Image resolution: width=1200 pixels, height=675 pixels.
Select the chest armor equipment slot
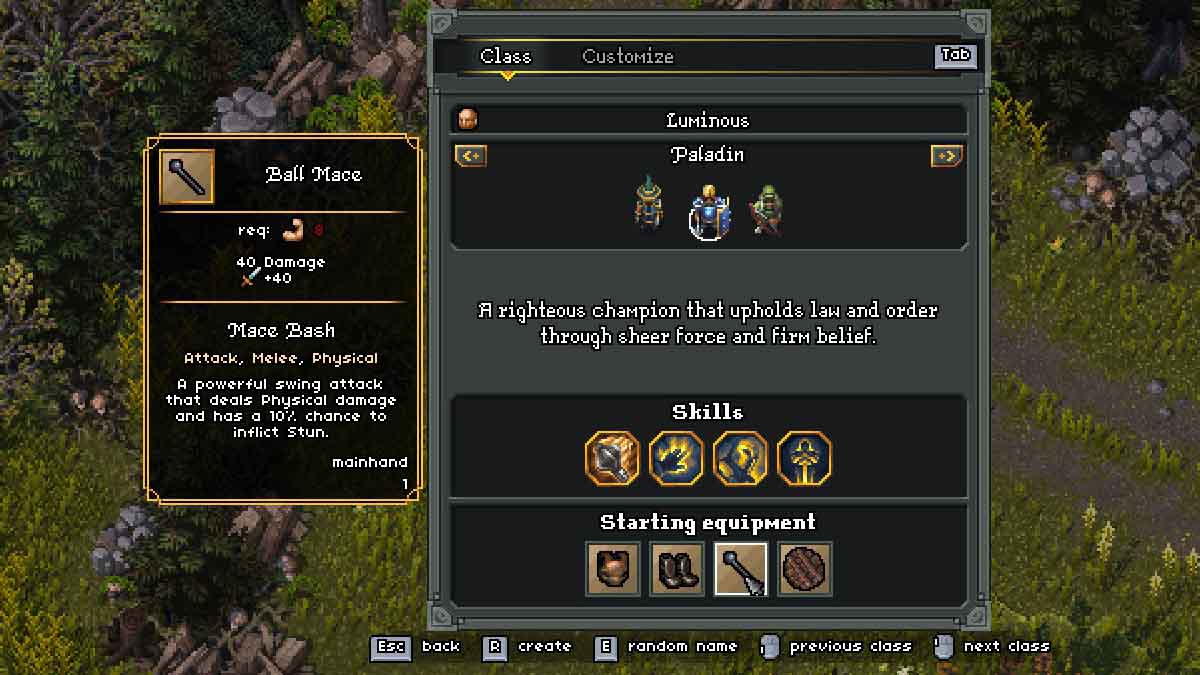click(612, 569)
